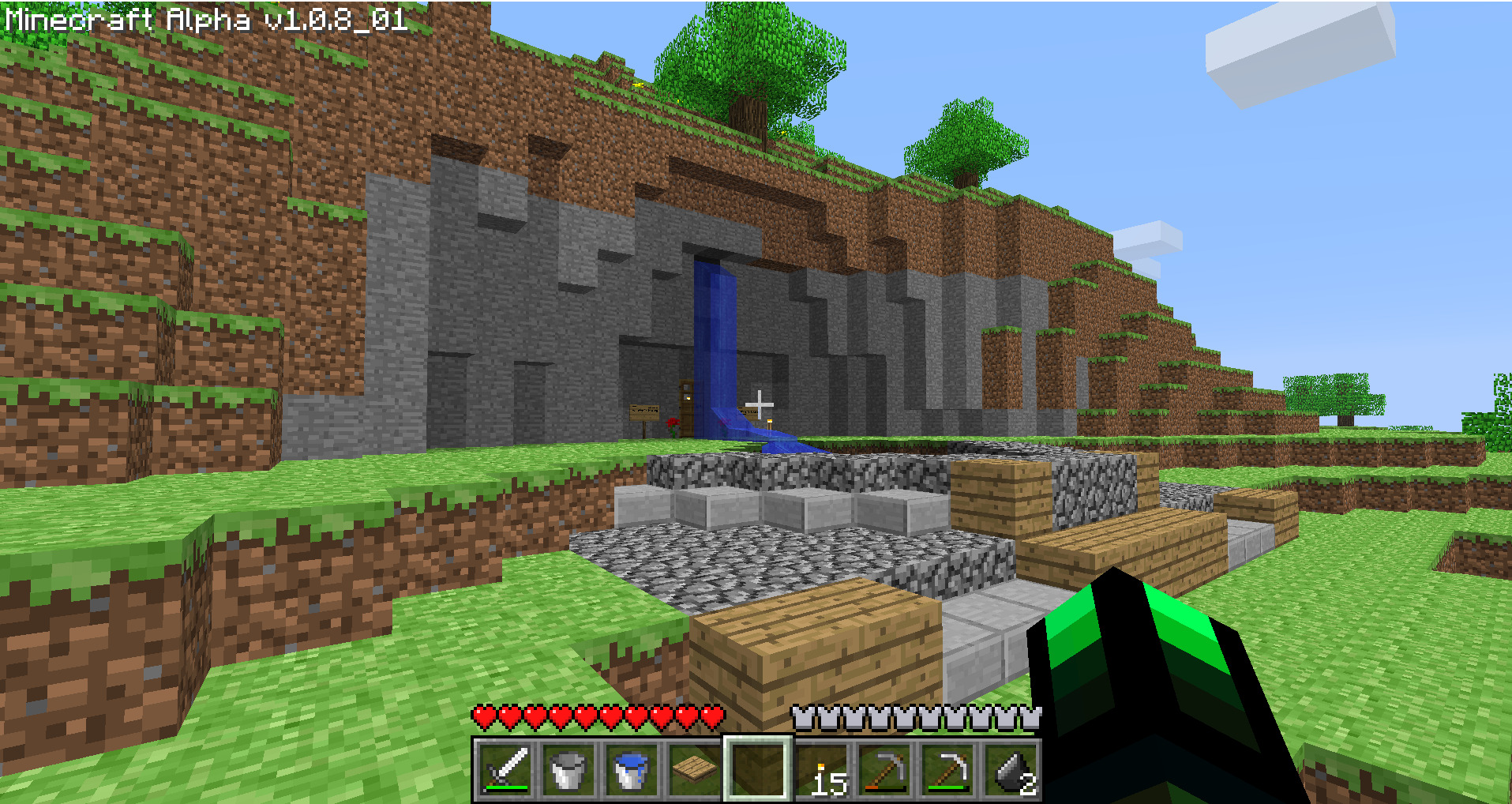This screenshot has width=1512, height=804.
Task: Select the water bucket slot
Action: point(631,769)
